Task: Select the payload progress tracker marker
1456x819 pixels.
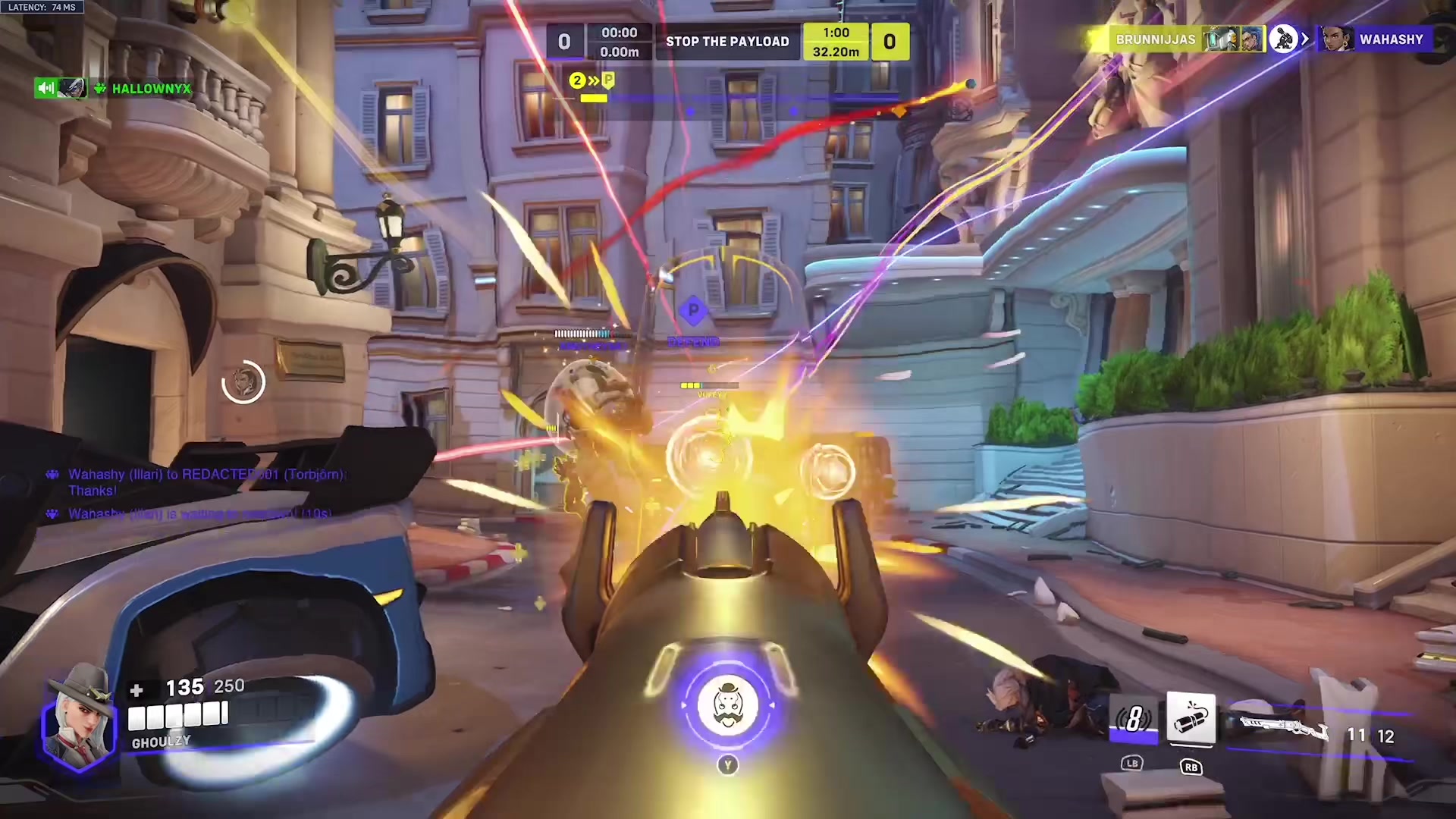Action: tap(592, 81)
